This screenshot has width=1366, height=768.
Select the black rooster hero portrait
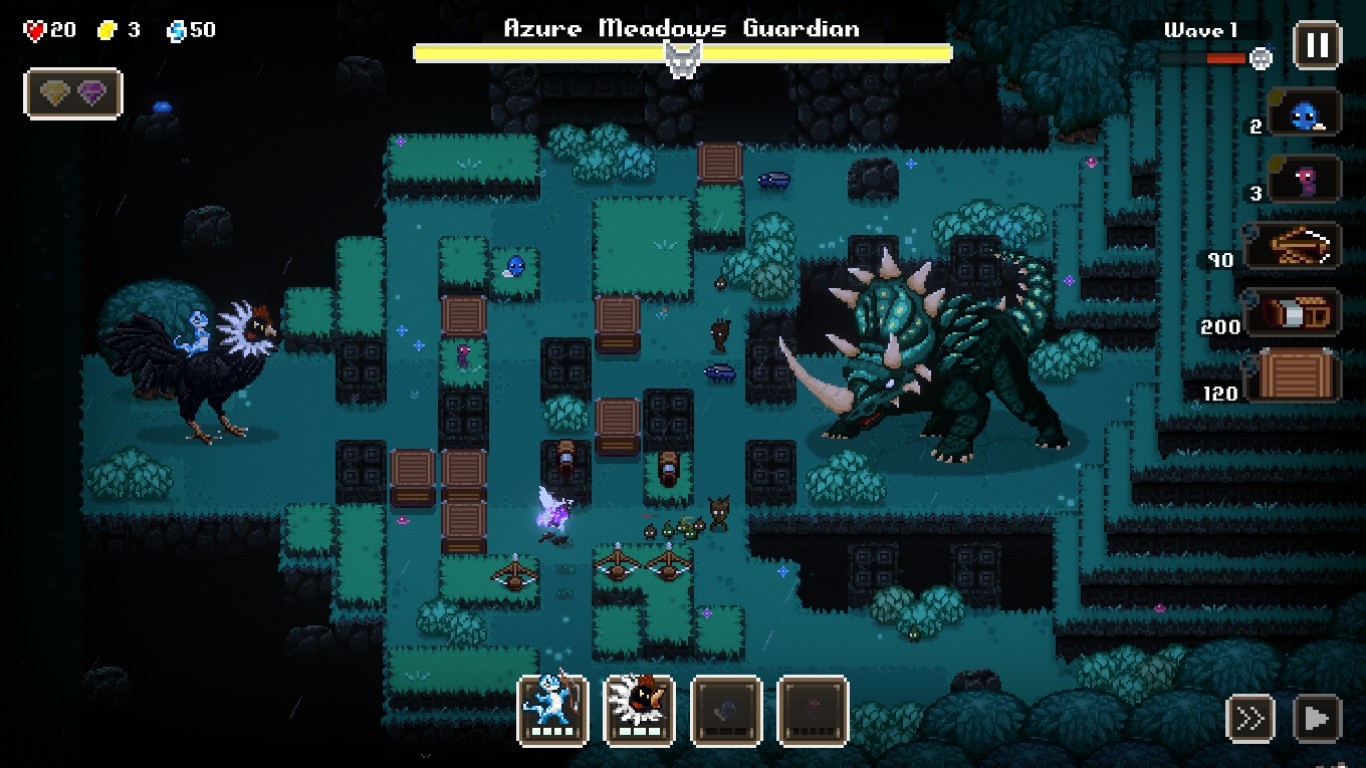(x=639, y=711)
